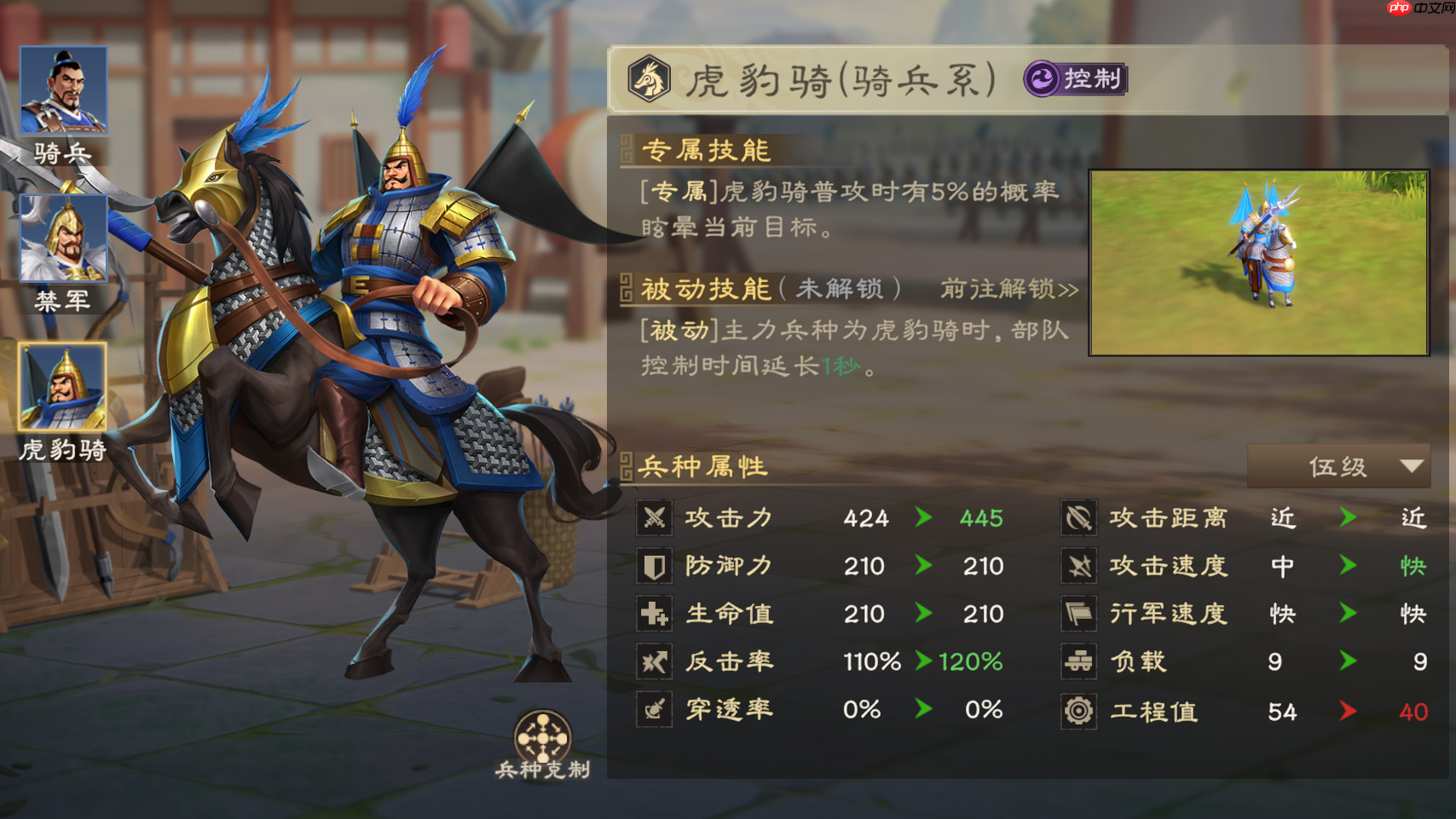This screenshot has height=819, width=1456.
Task: Open the 伍级 level dropdown
Action: (1338, 466)
